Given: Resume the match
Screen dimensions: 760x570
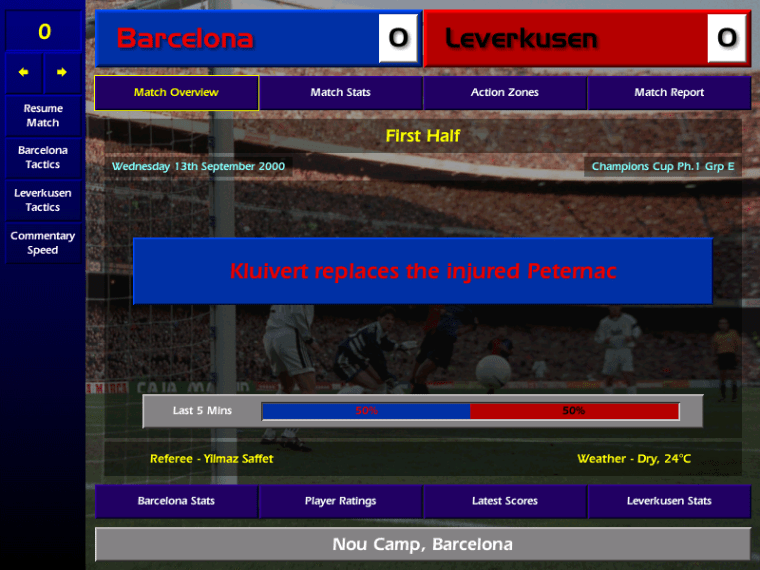Looking at the screenshot, I should (42, 115).
